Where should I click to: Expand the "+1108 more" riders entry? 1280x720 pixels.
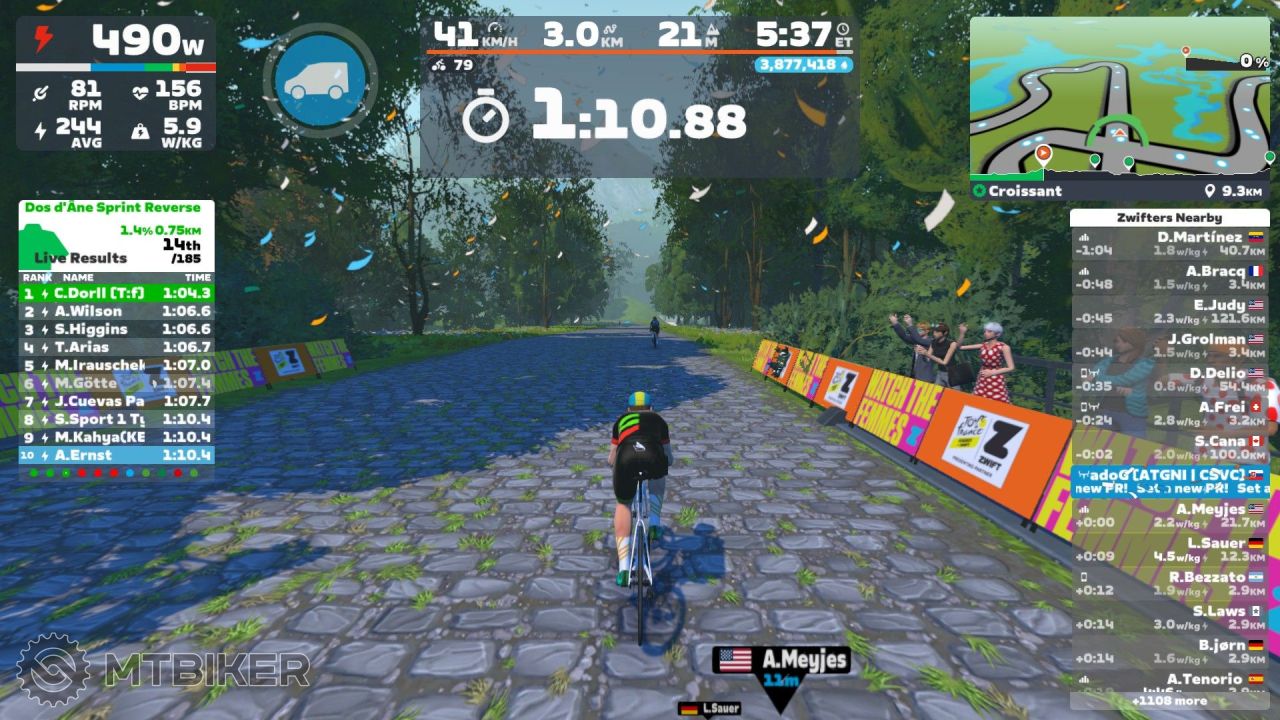[x=1169, y=701]
